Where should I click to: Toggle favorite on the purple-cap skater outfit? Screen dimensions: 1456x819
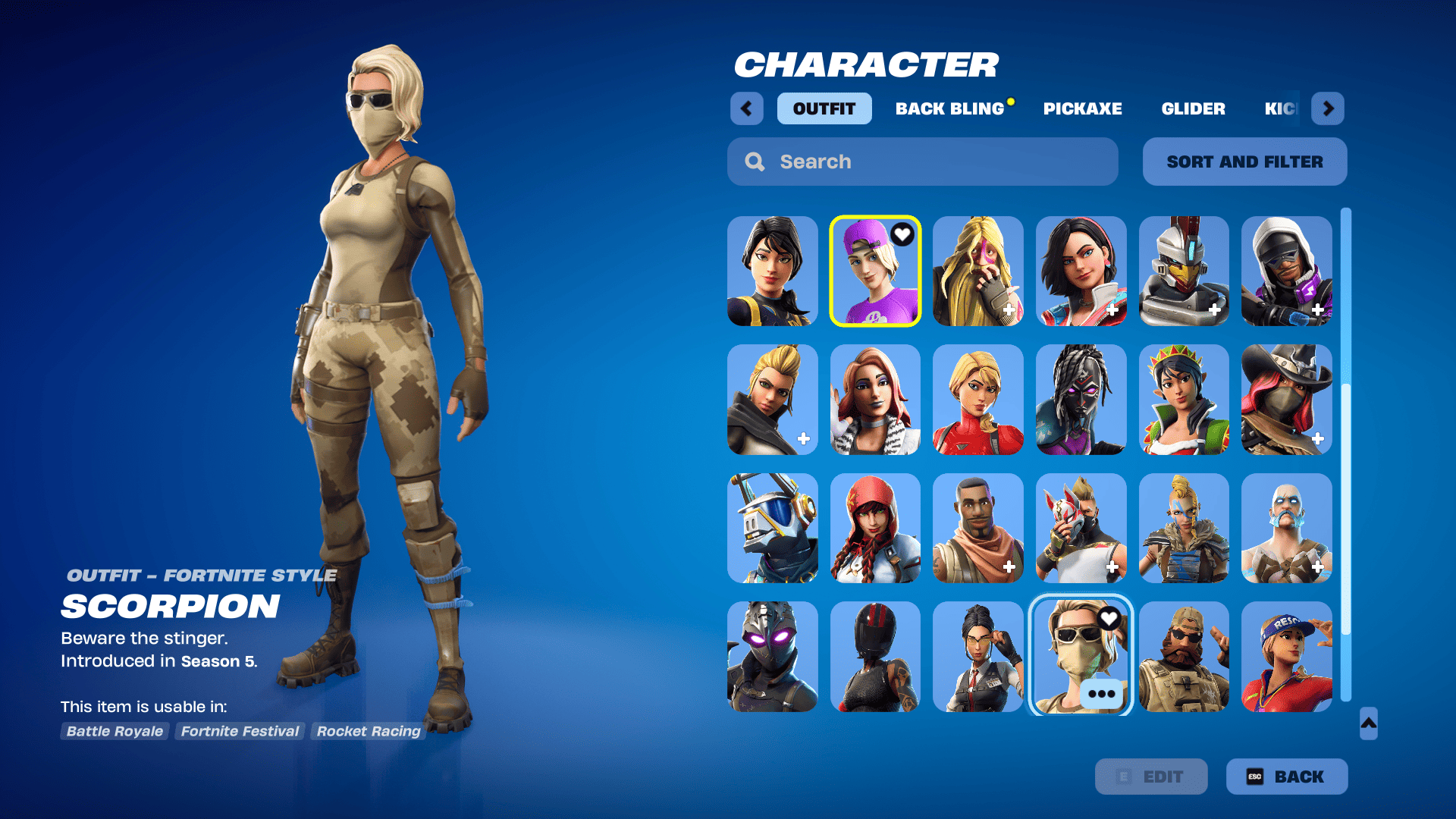(902, 235)
